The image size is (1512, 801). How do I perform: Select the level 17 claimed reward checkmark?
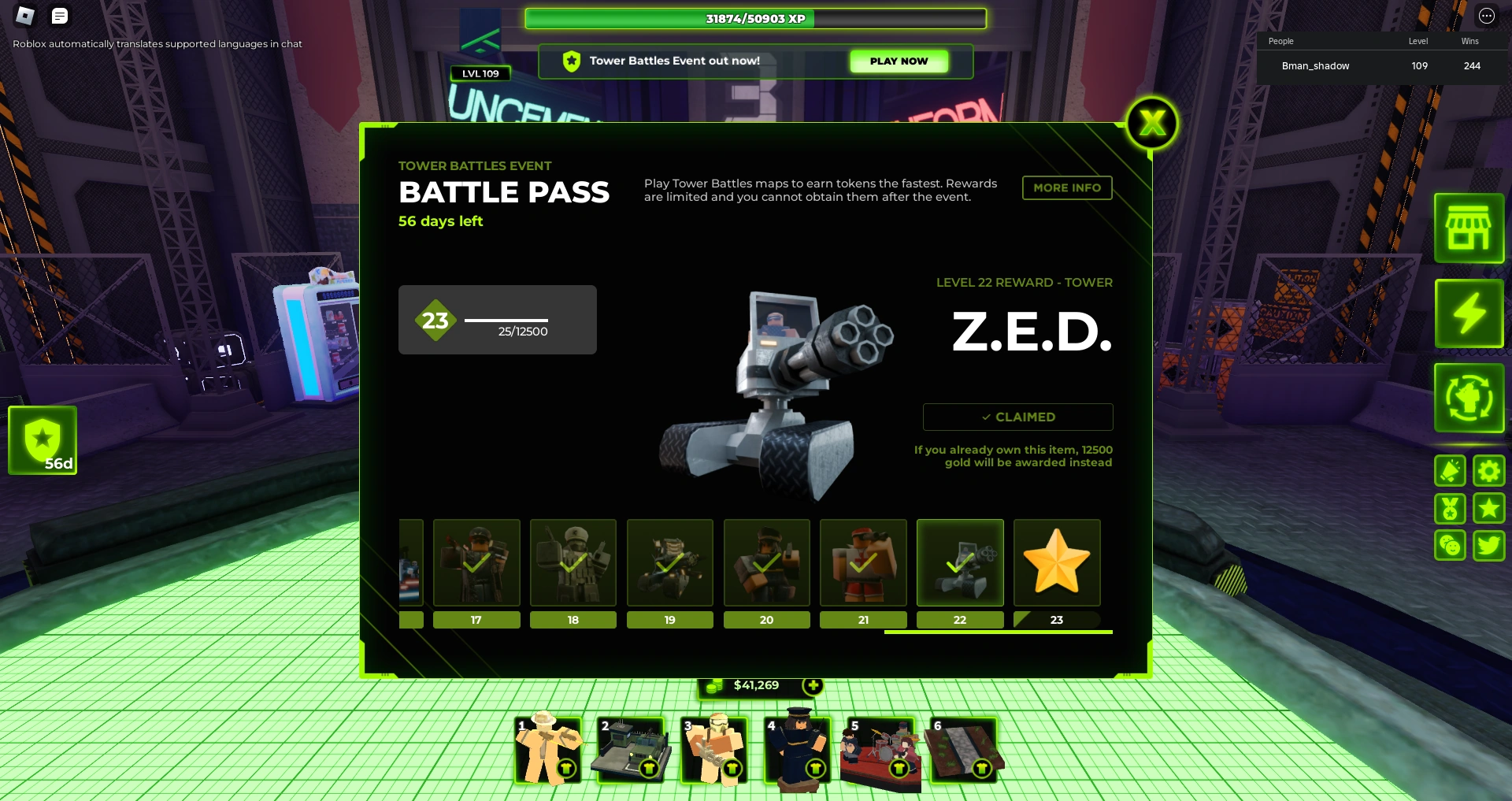point(476,562)
